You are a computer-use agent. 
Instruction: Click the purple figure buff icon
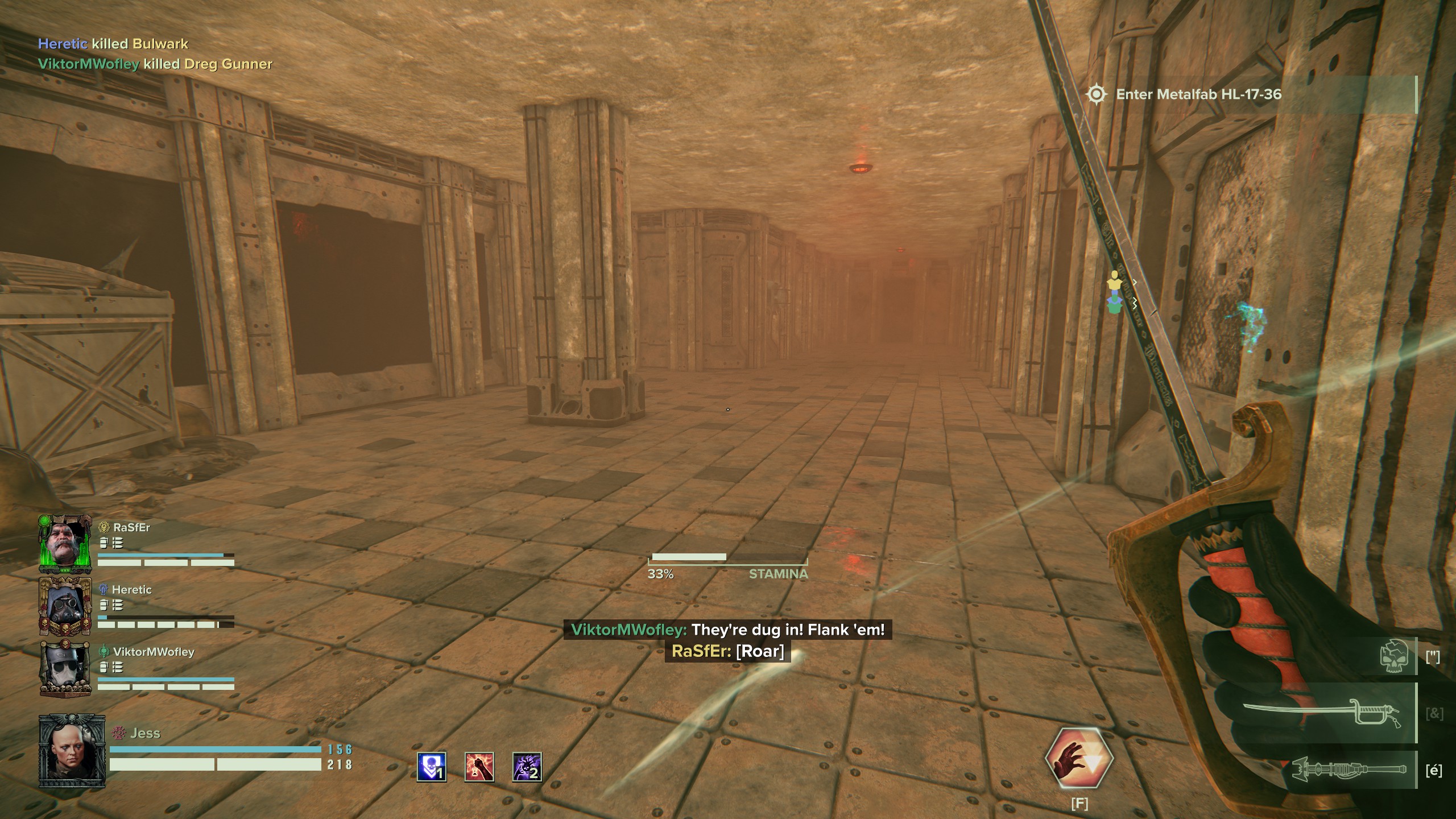tap(527, 767)
